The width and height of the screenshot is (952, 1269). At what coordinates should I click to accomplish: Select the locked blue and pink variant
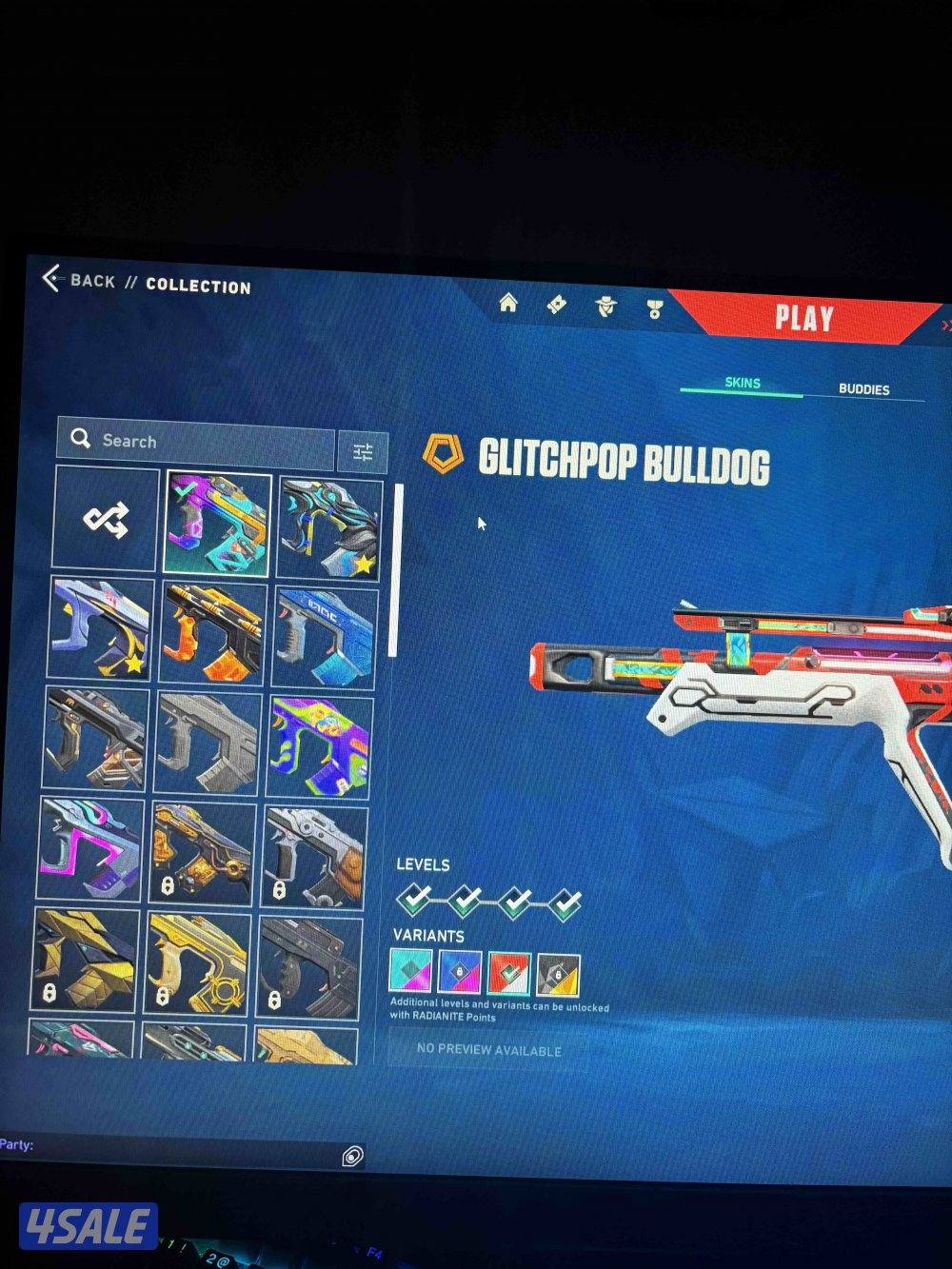(x=459, y=973)
